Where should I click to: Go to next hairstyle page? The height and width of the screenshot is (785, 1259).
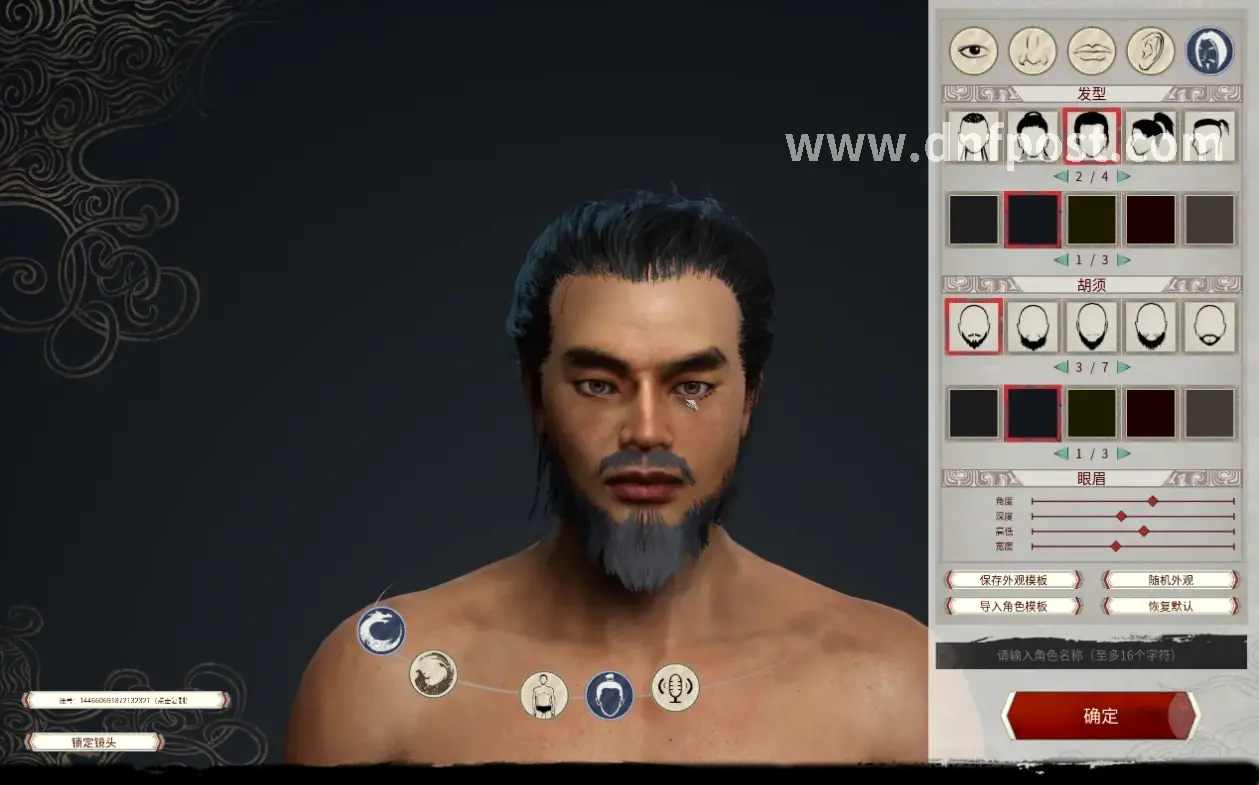coord(1123,176)
